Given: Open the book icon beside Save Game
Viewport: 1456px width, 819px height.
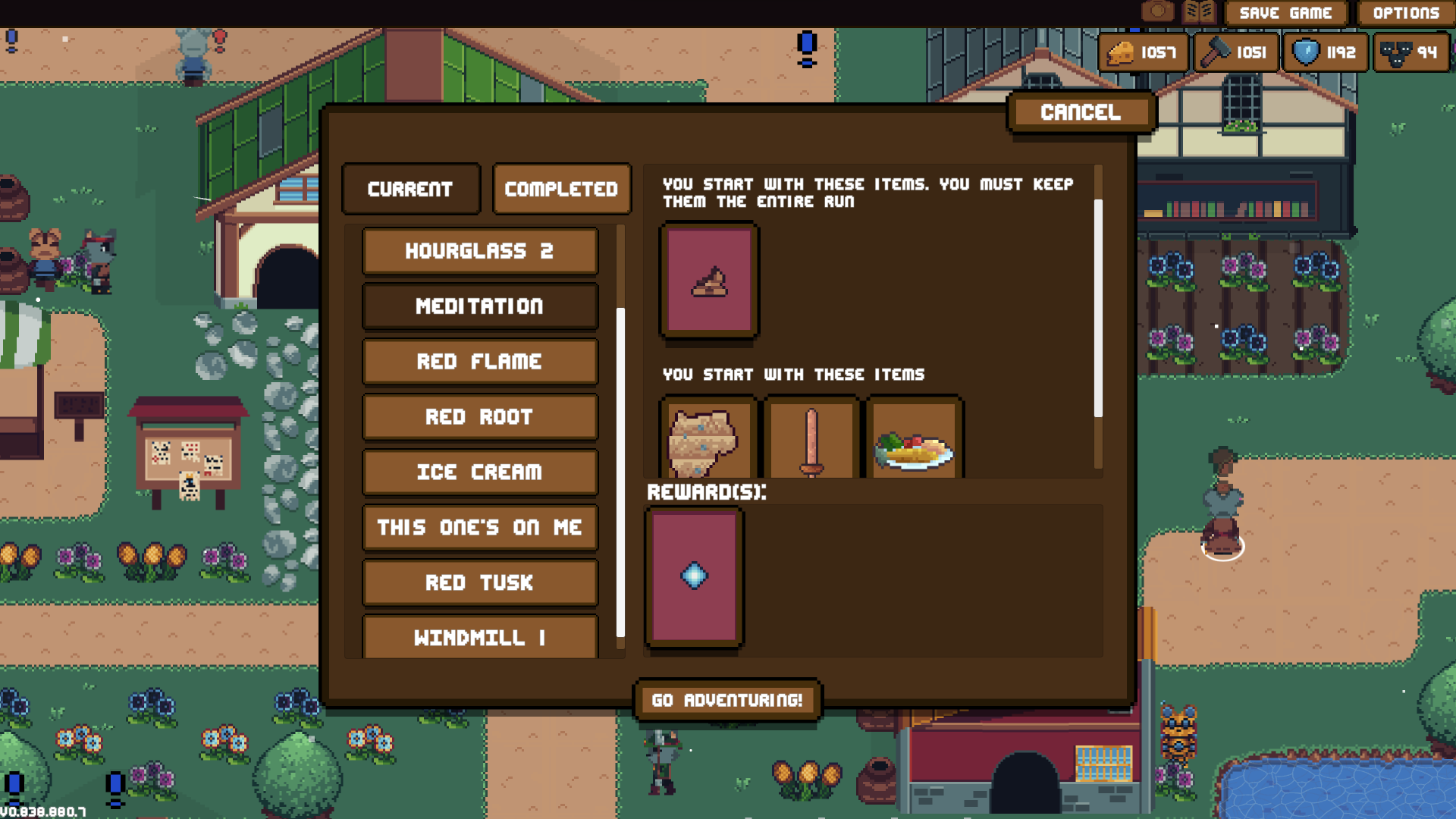Looking at the screenshot, I should click(x=1198, y=11).
